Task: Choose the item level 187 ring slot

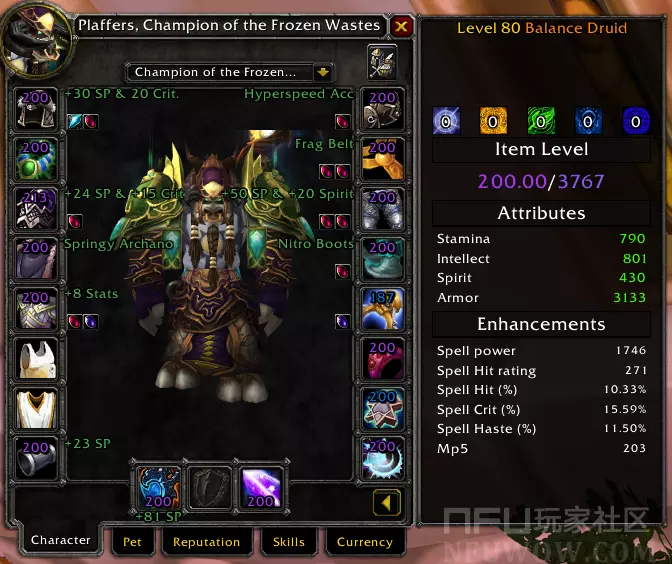Action: pyautogui.click(x=382, y=308)
